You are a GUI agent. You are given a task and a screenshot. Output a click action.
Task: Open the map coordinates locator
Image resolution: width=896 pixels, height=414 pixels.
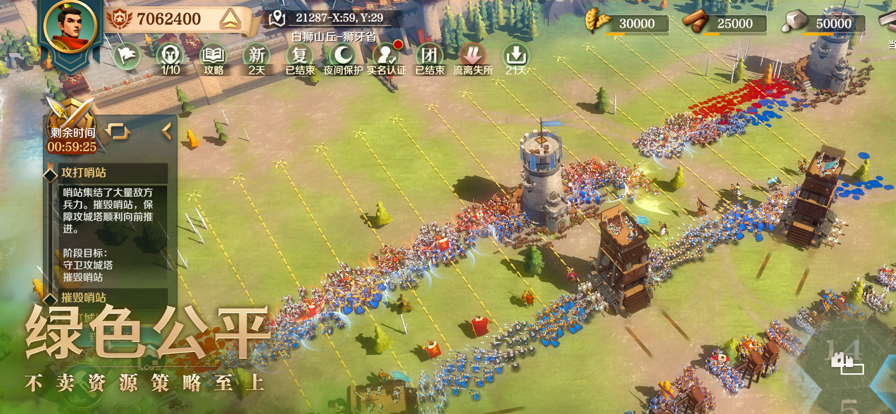(x=279, y=19)
